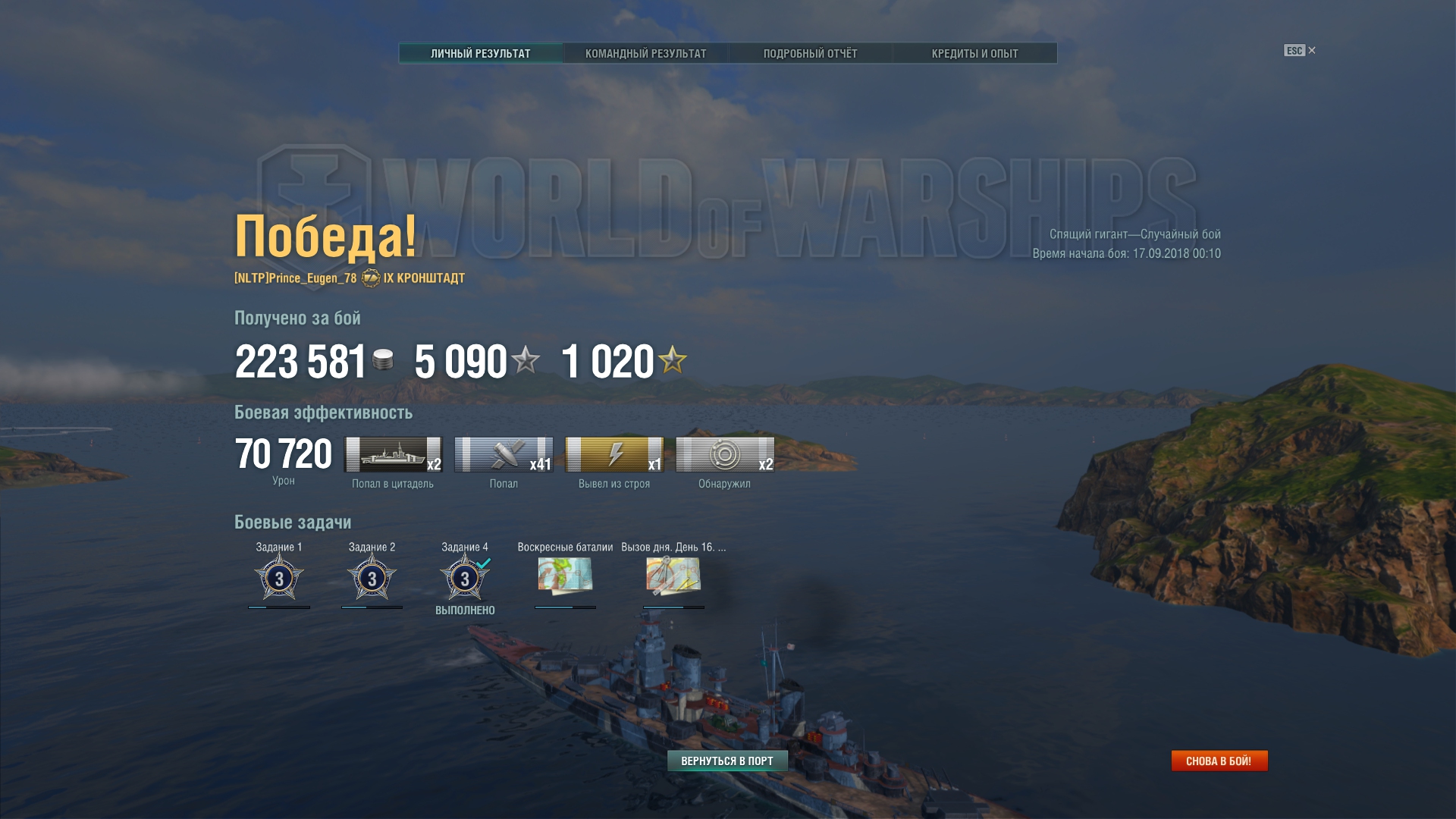
Task: Close the results screen with the X
Action: (1312, 50)
